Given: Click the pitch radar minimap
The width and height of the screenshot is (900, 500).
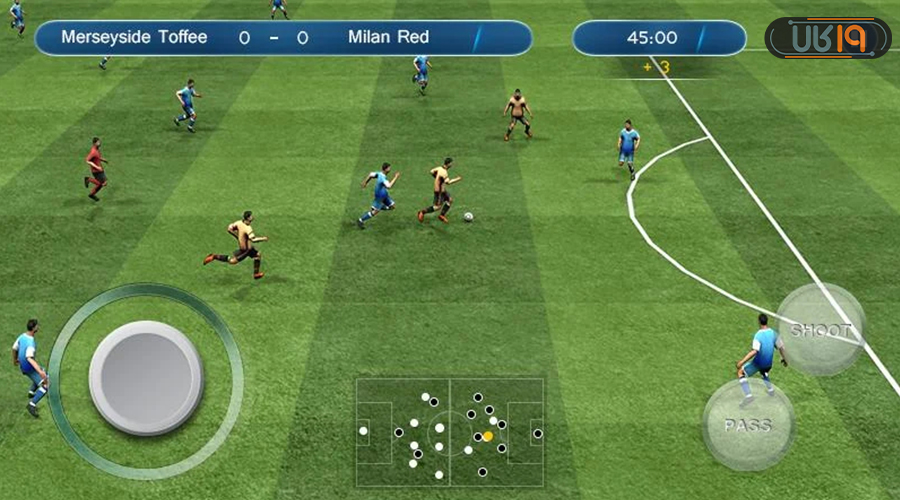Looking at the screenshot, I should coord(450,433).
